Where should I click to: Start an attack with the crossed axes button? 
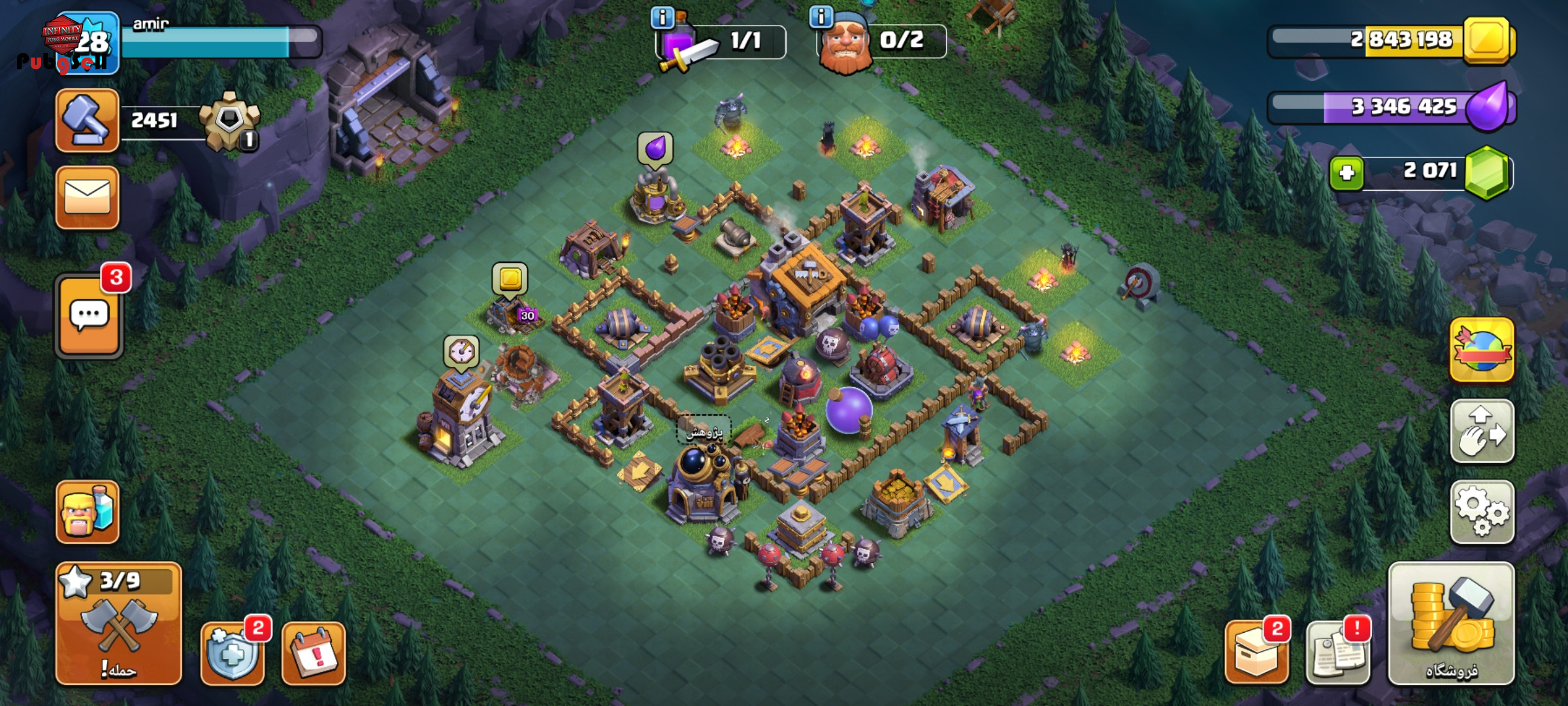tap(119, 624)
